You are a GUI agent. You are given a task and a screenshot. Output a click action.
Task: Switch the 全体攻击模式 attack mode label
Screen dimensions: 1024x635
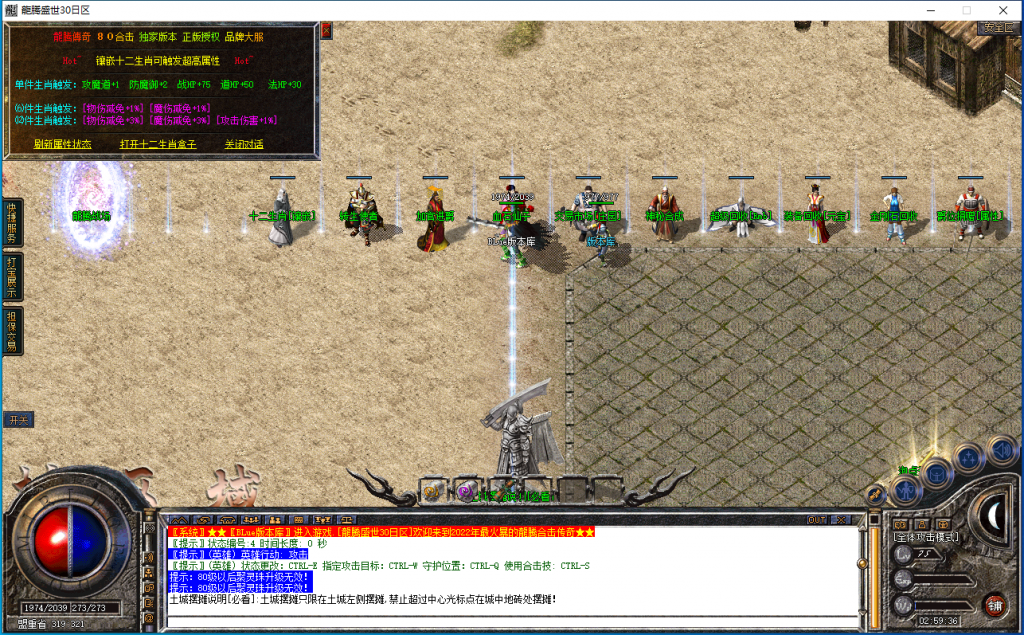[925, 537]
